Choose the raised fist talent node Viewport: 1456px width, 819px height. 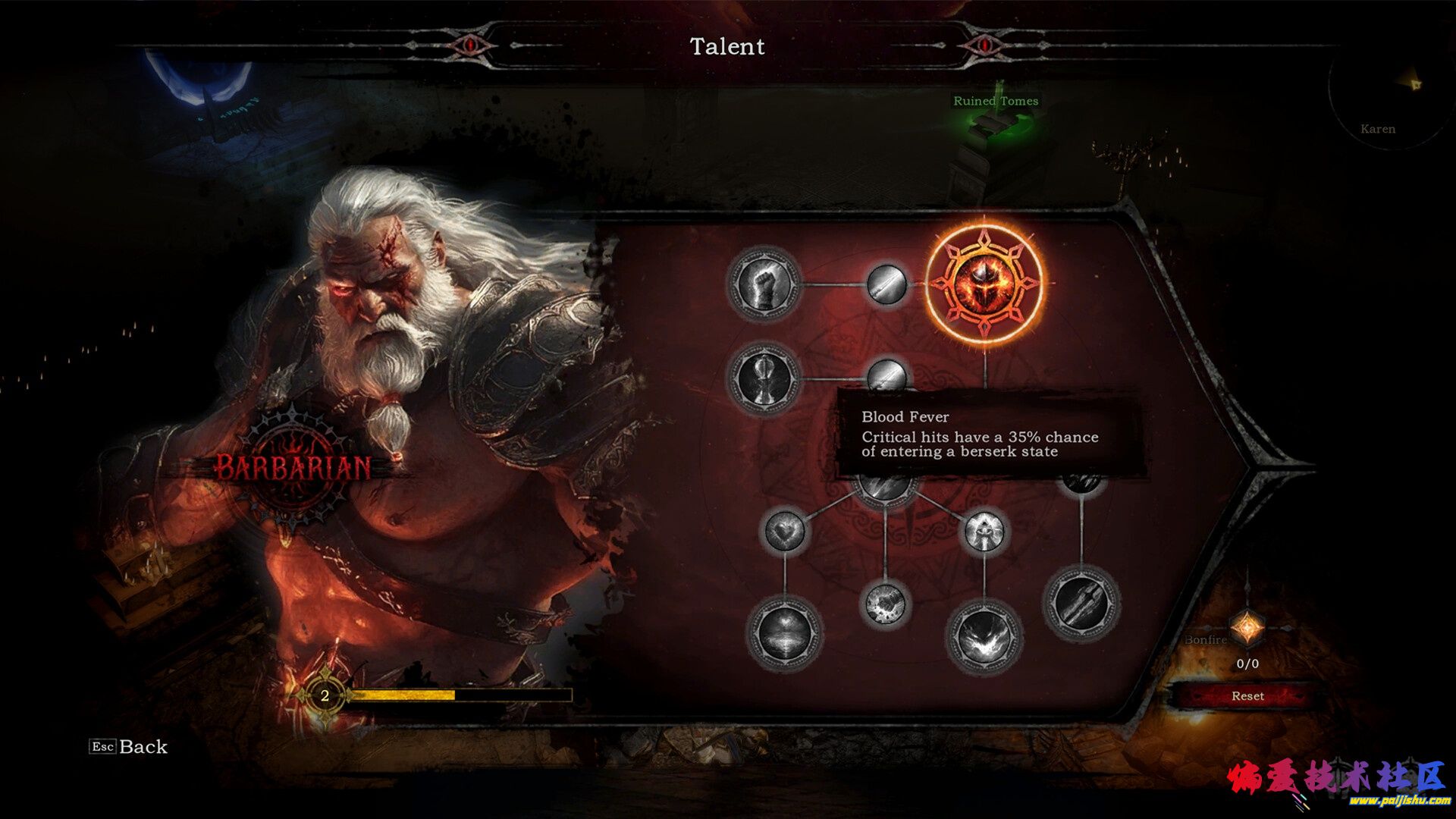pyautogui.click(x=764, y=285)
